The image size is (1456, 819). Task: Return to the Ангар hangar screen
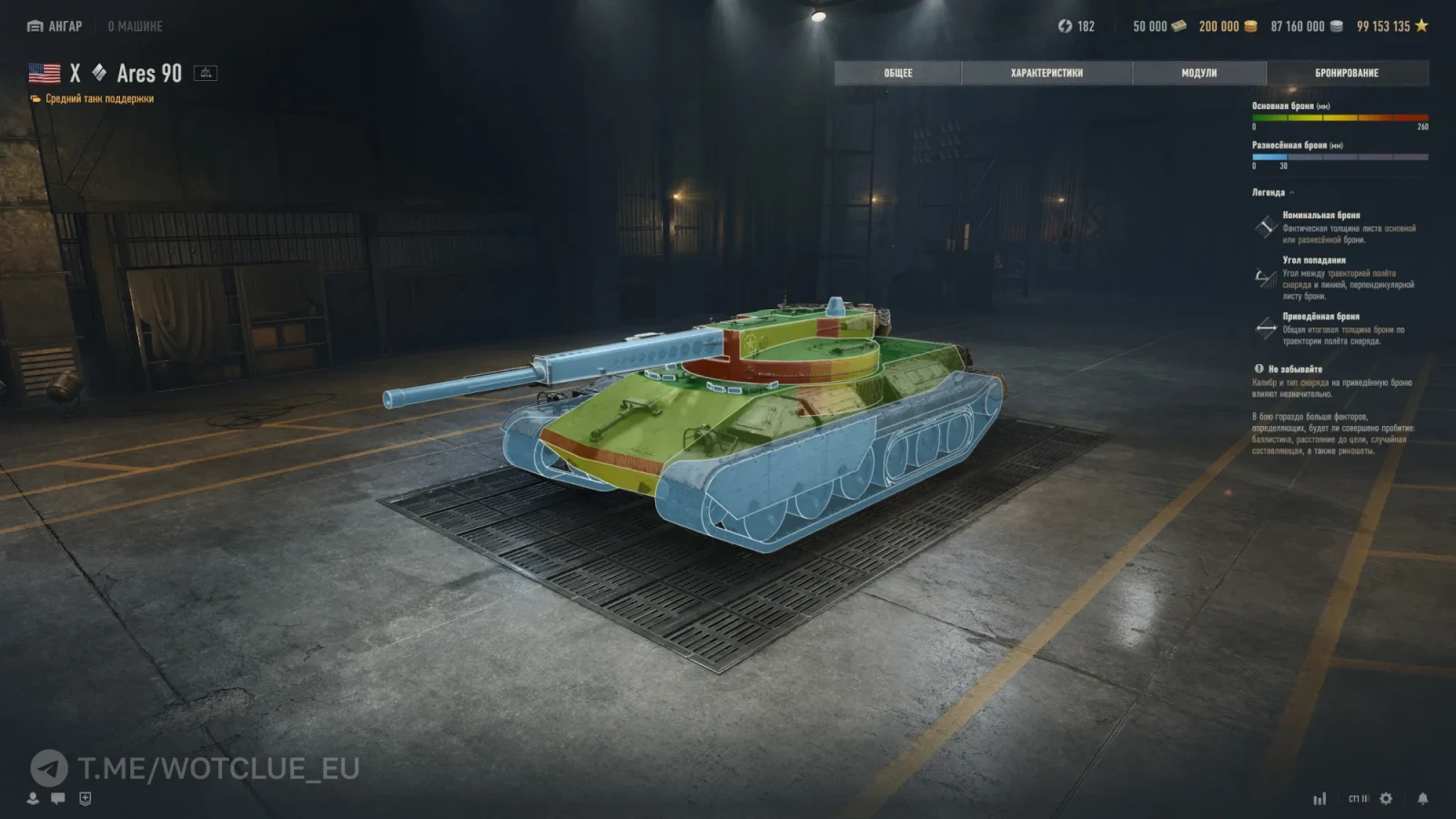(55, 26)
